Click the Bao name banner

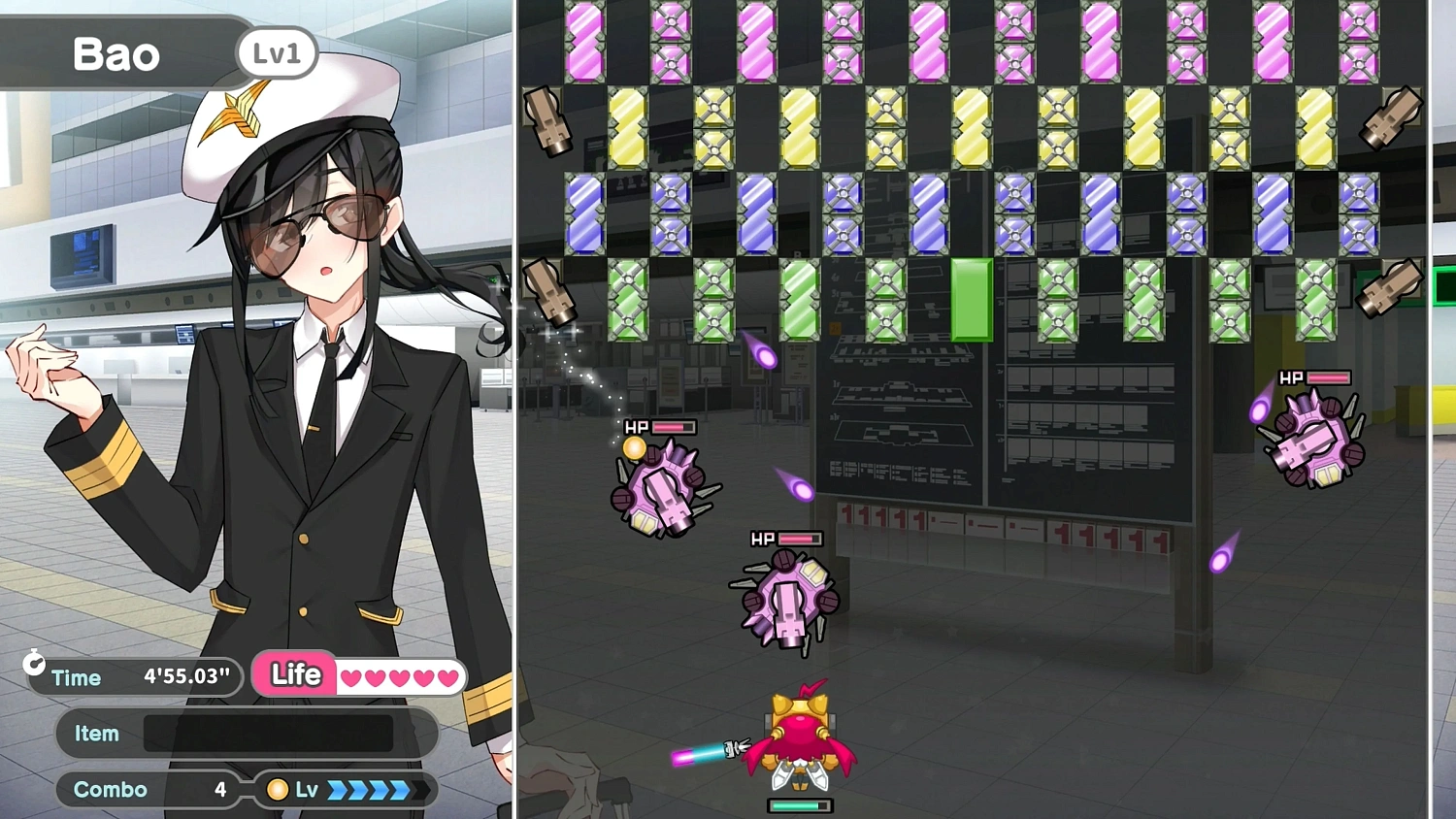click(x=116, y=54)
